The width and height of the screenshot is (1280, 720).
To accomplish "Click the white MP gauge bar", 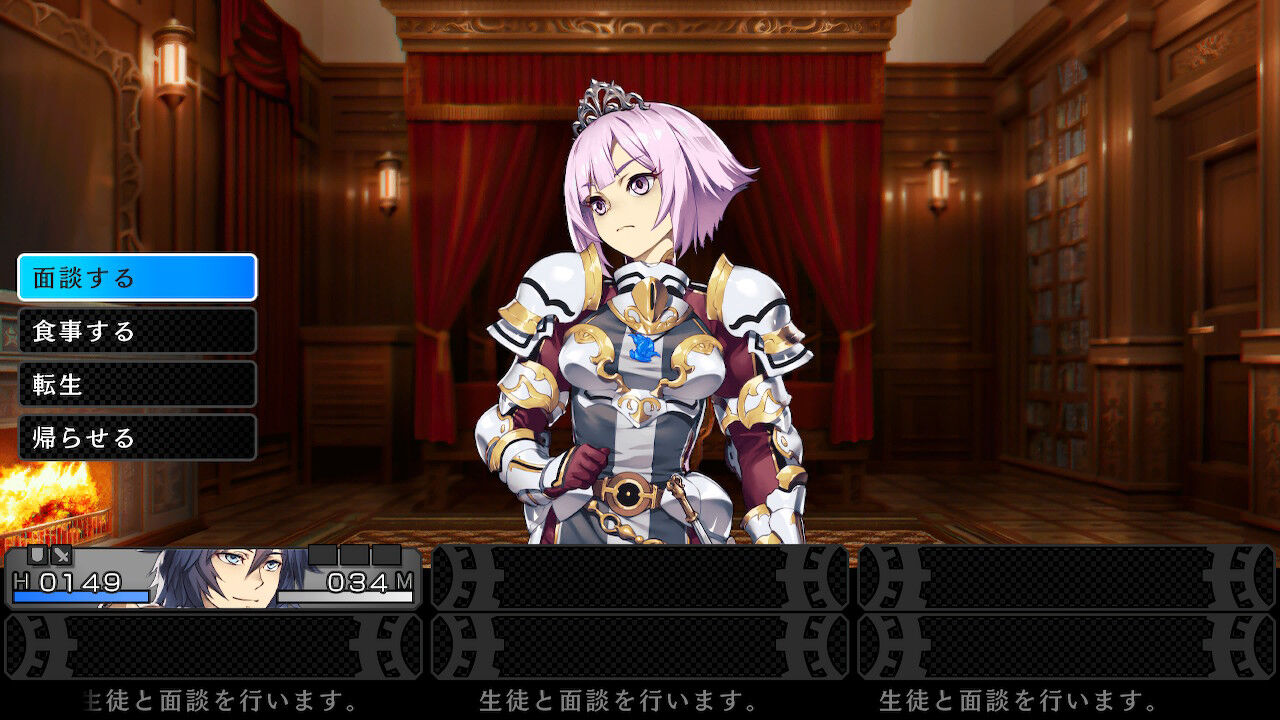I will pyautogui.click(x=345, y=595).
